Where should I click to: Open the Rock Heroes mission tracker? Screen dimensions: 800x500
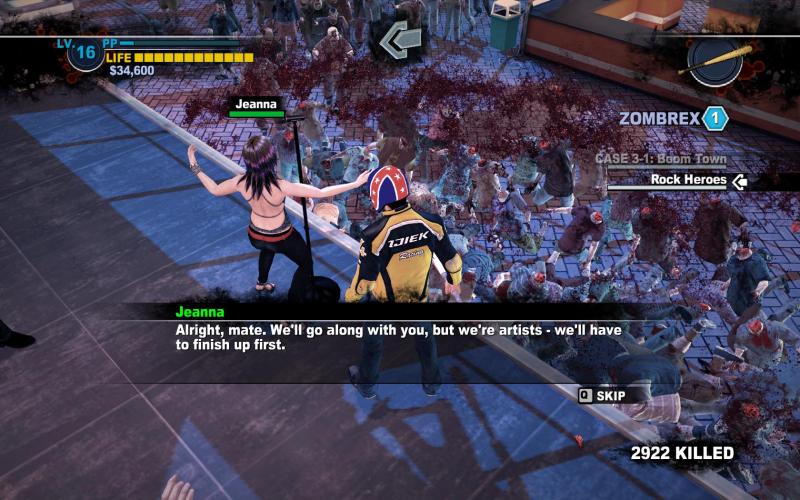click(x=688, y=180)
